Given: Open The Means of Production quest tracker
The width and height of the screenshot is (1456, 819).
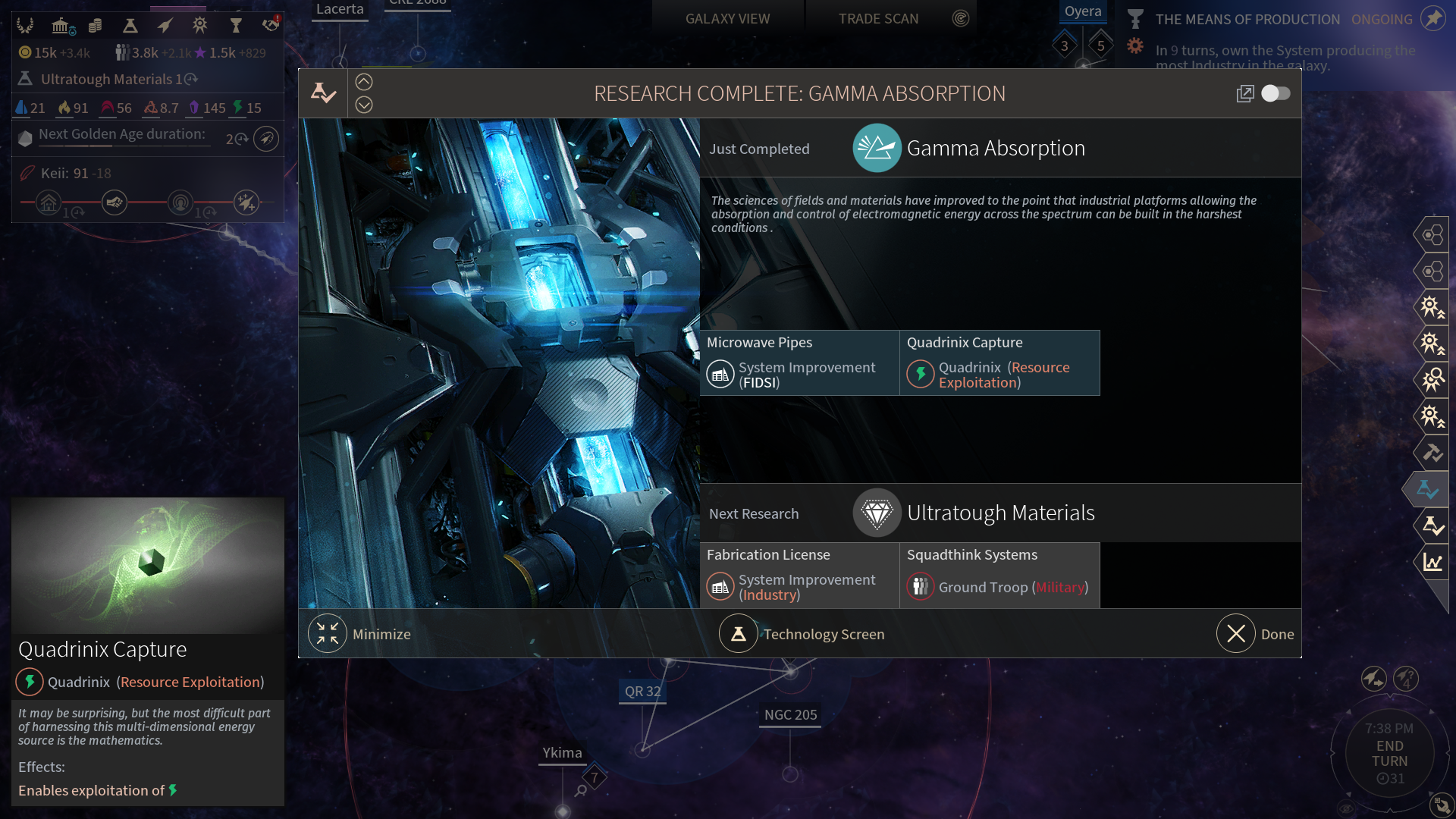Looking at the screenshot, I should point(1247,20).
